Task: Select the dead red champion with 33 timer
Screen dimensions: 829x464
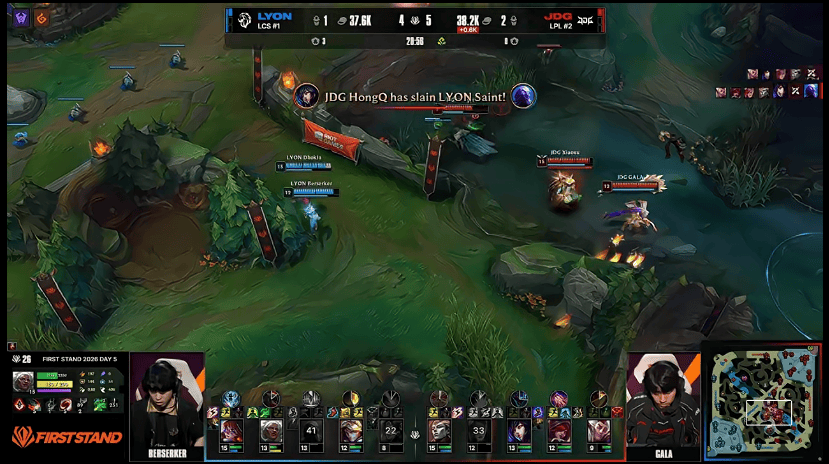Action: (x=478, y=431)
